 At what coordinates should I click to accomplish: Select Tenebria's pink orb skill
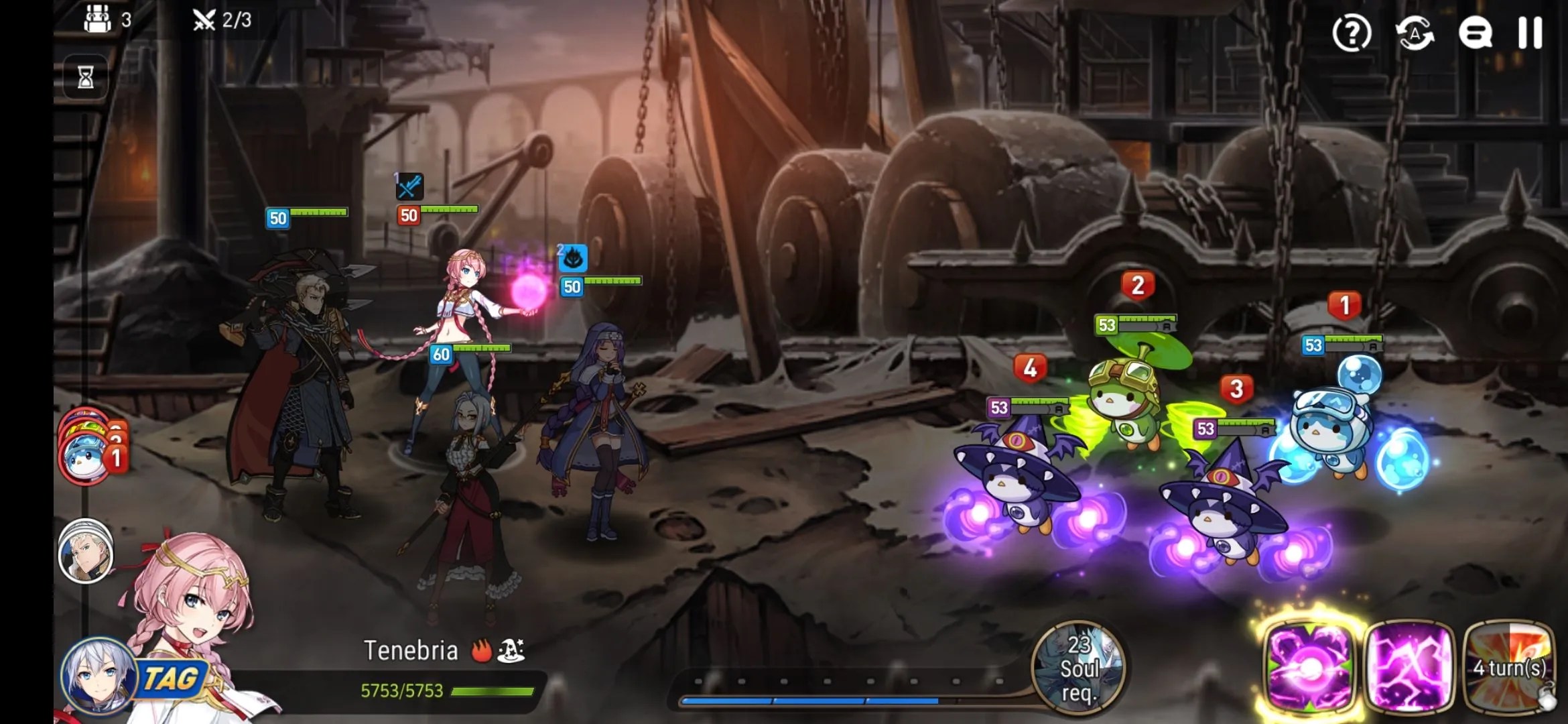[1309, 666]
